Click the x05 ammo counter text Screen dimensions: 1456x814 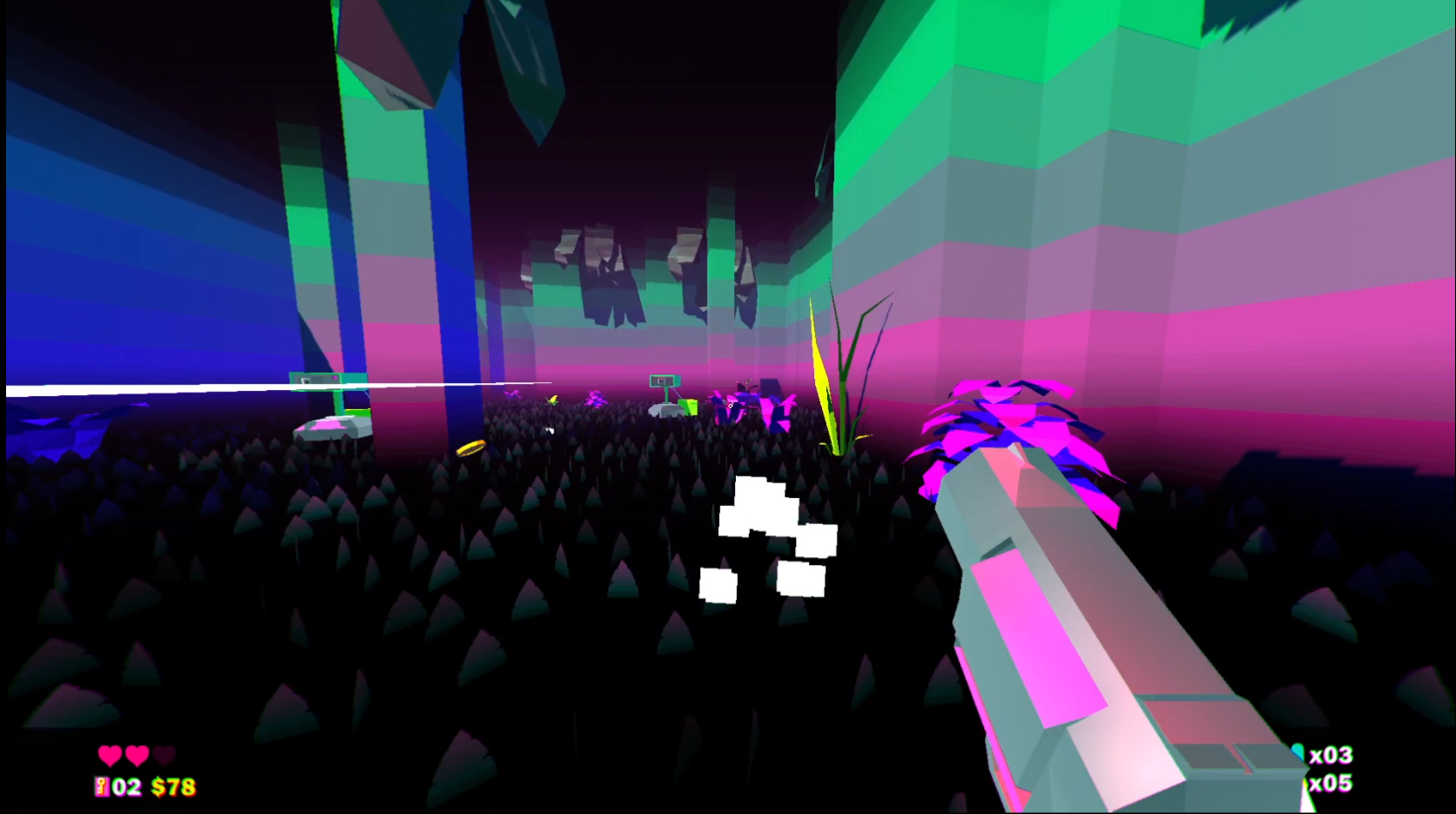click(1331, 783)
